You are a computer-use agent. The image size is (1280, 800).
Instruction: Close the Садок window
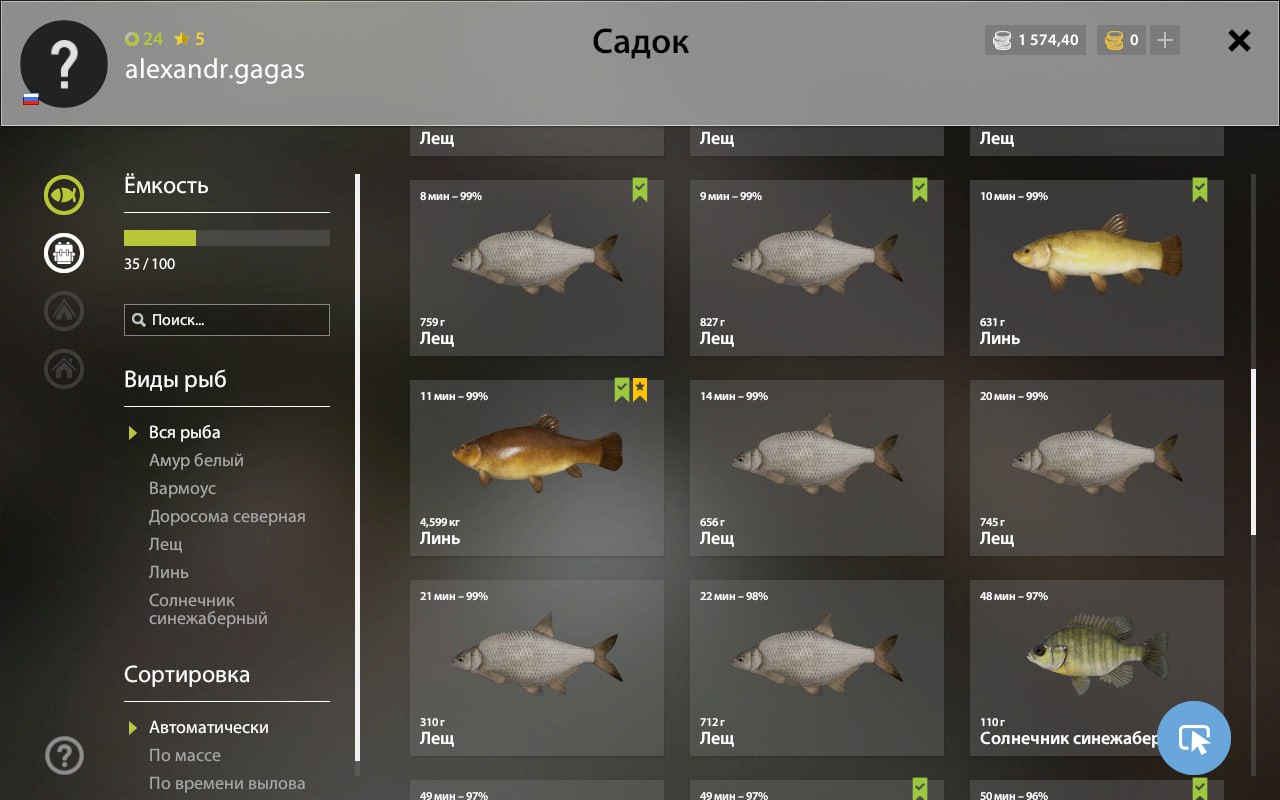[x=1239, y=40]
